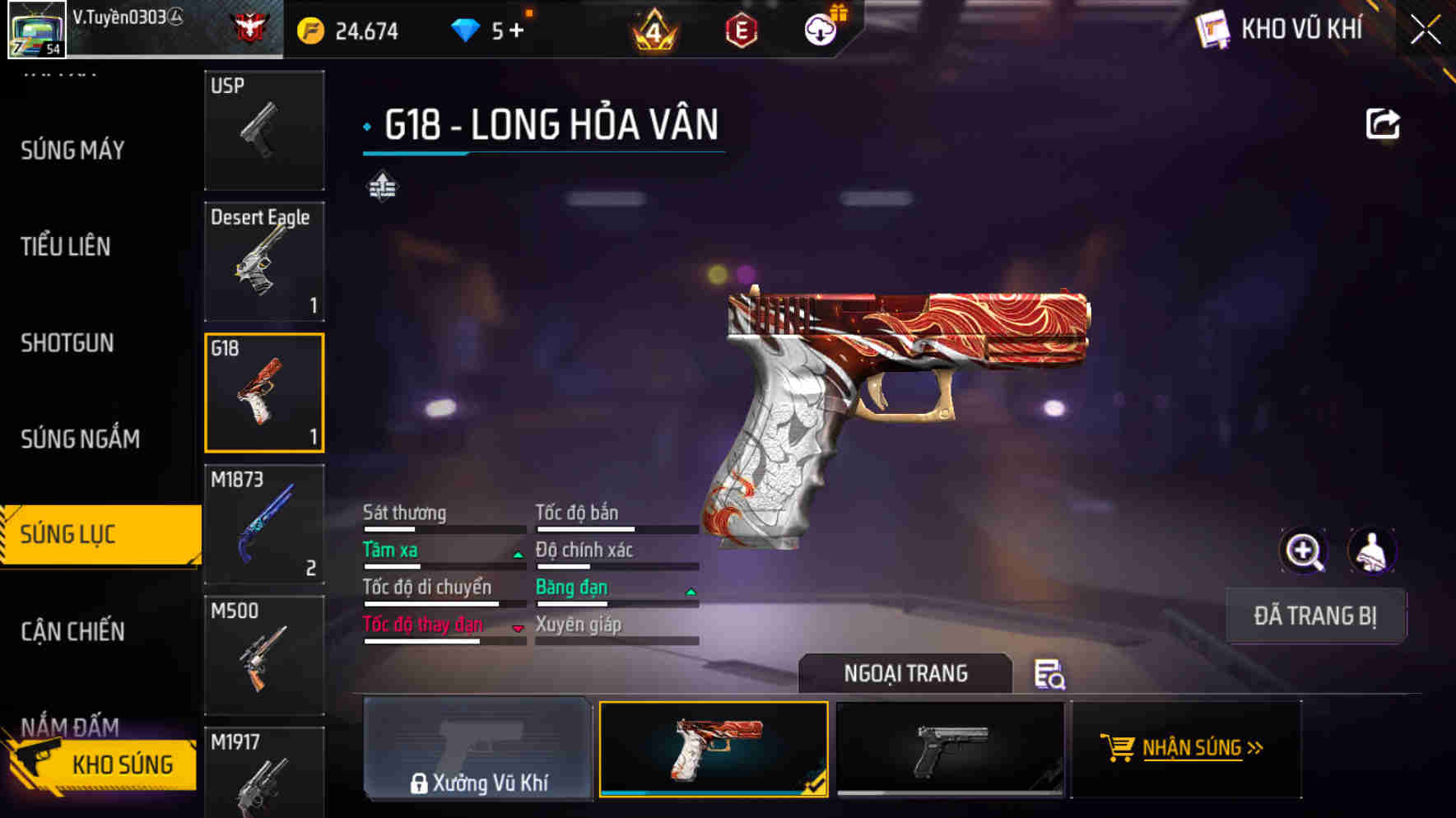
Task: Choose the M1873 weapon slot
Action: pos(264,524)
